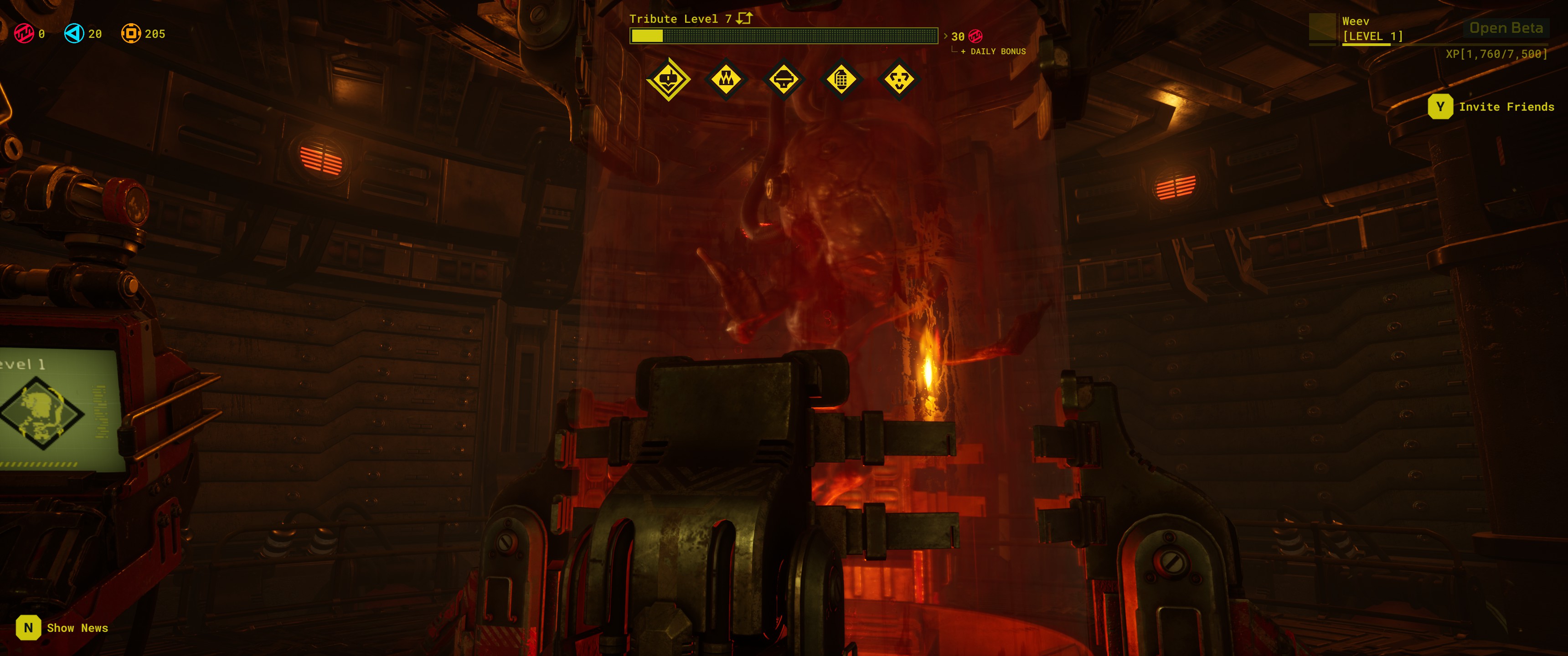Choose the flames diamond icon

pyautogui.click(x=726, y=79)
